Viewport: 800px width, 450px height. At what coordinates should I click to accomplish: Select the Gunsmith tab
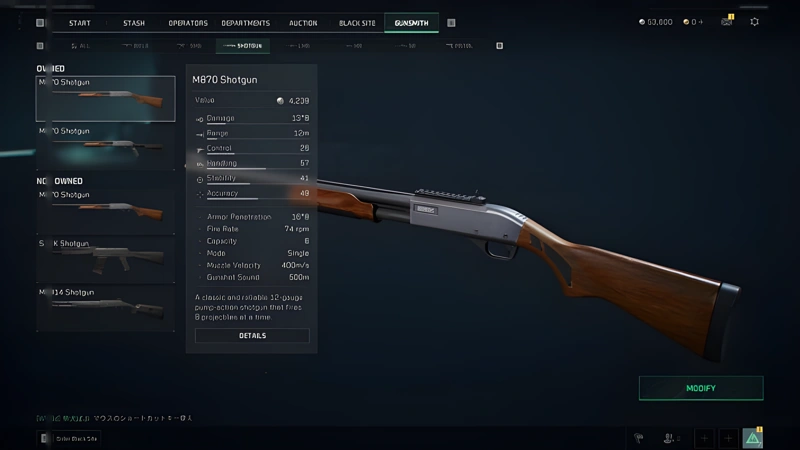[411, 22]
